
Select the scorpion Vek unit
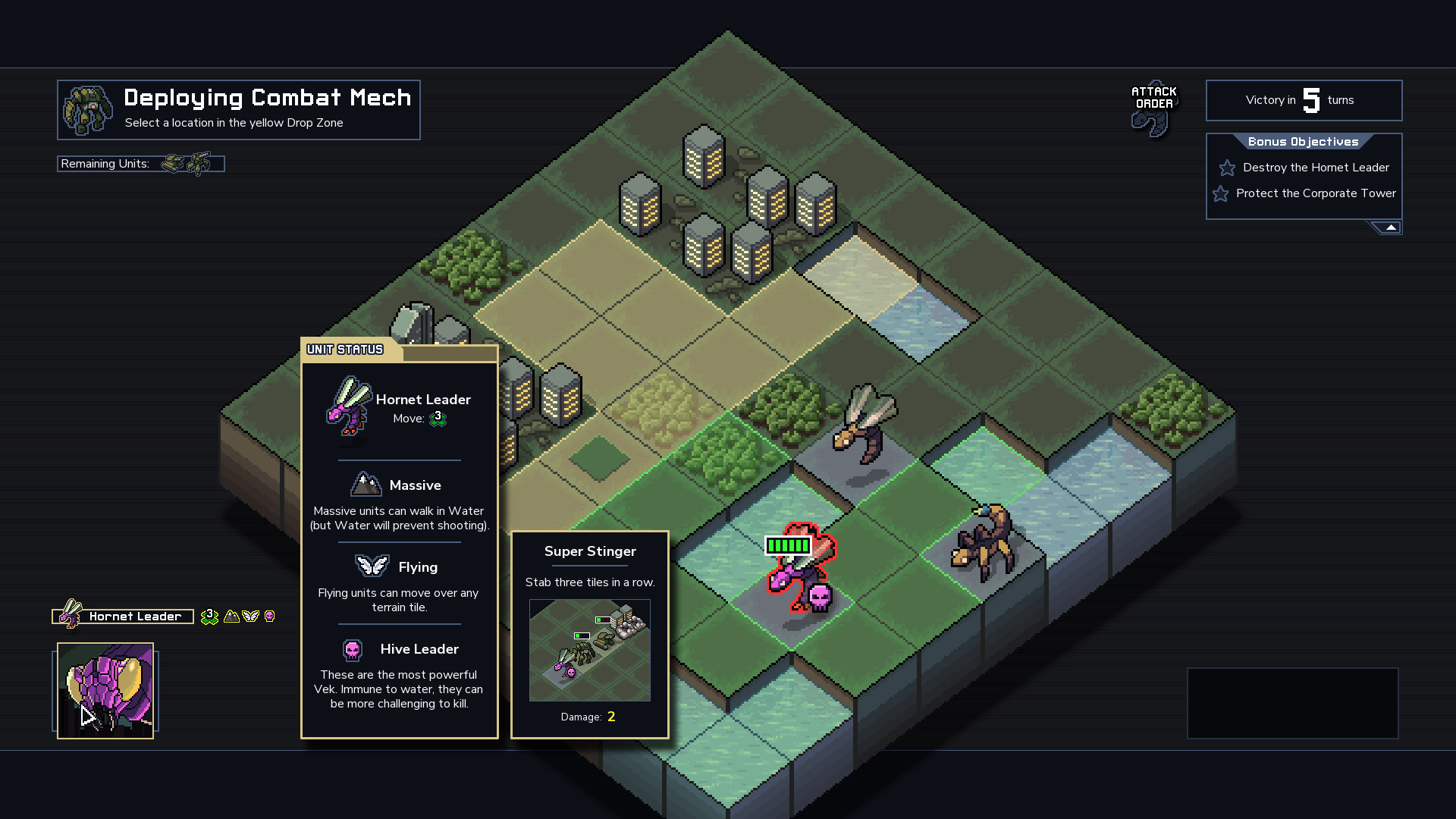pyautogui.click(x=983, y=542)
